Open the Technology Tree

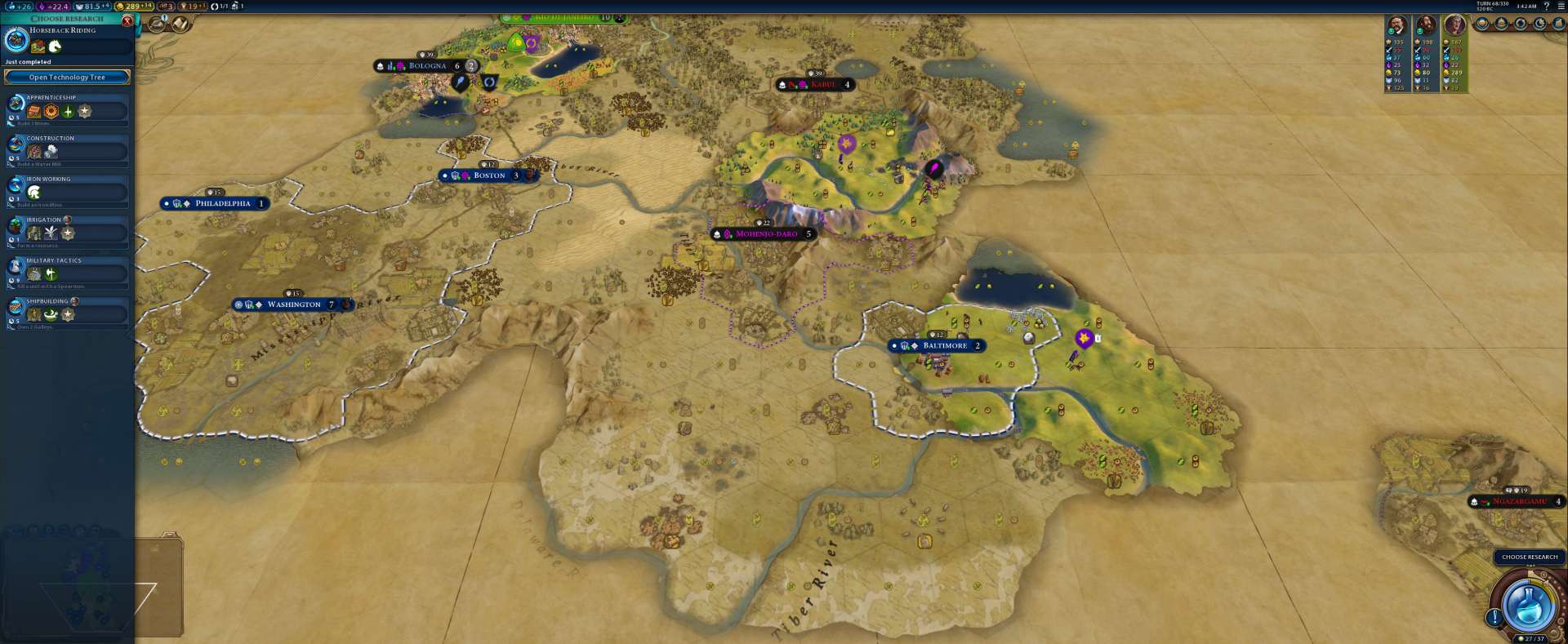click(x=67, y=78)
